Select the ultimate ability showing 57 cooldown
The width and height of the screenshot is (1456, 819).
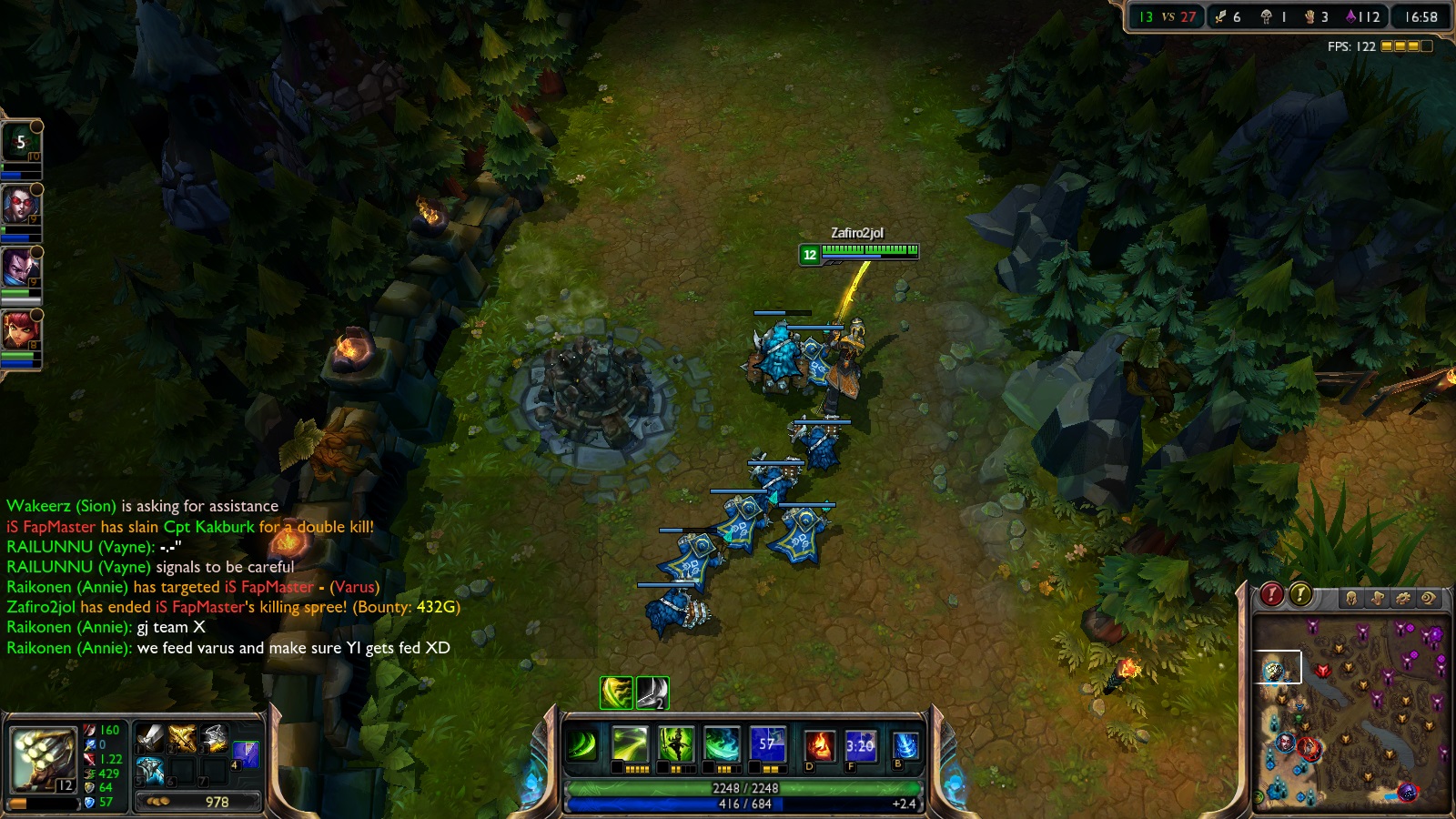[x=768, y=745]
